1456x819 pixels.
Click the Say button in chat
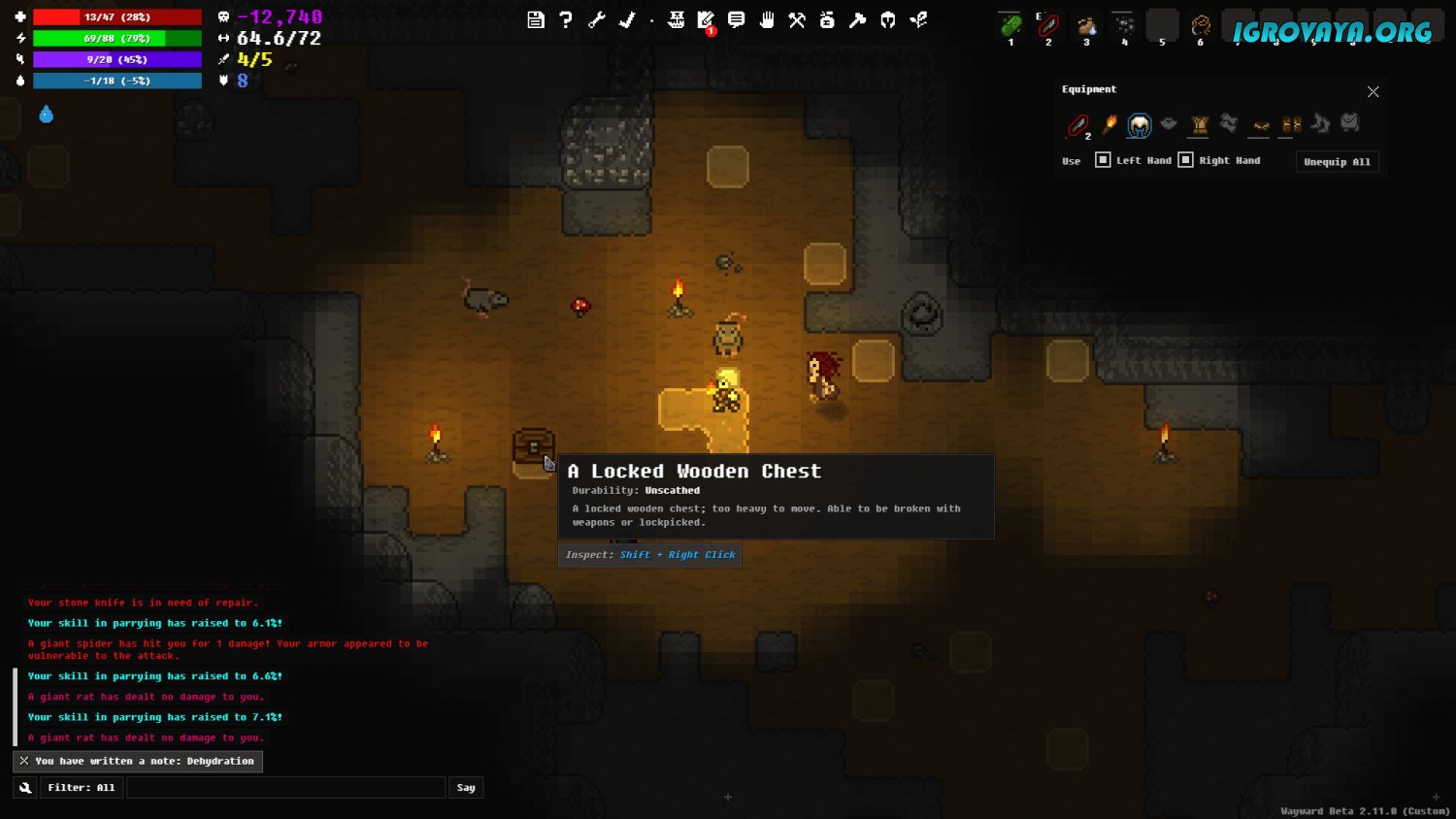466,788
